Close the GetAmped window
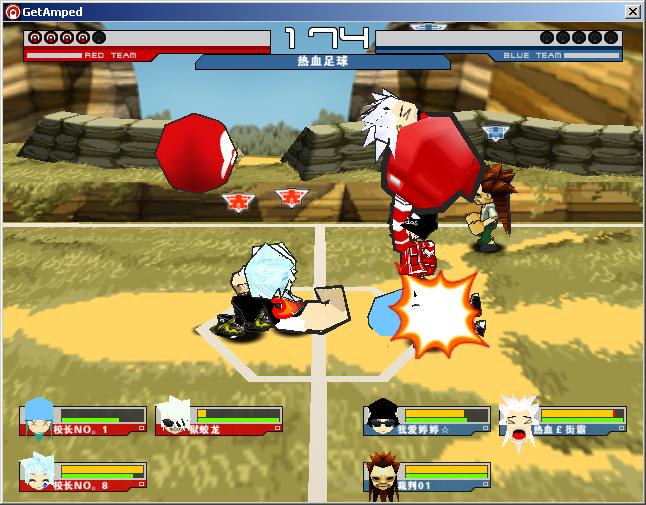 coord(632,11)
